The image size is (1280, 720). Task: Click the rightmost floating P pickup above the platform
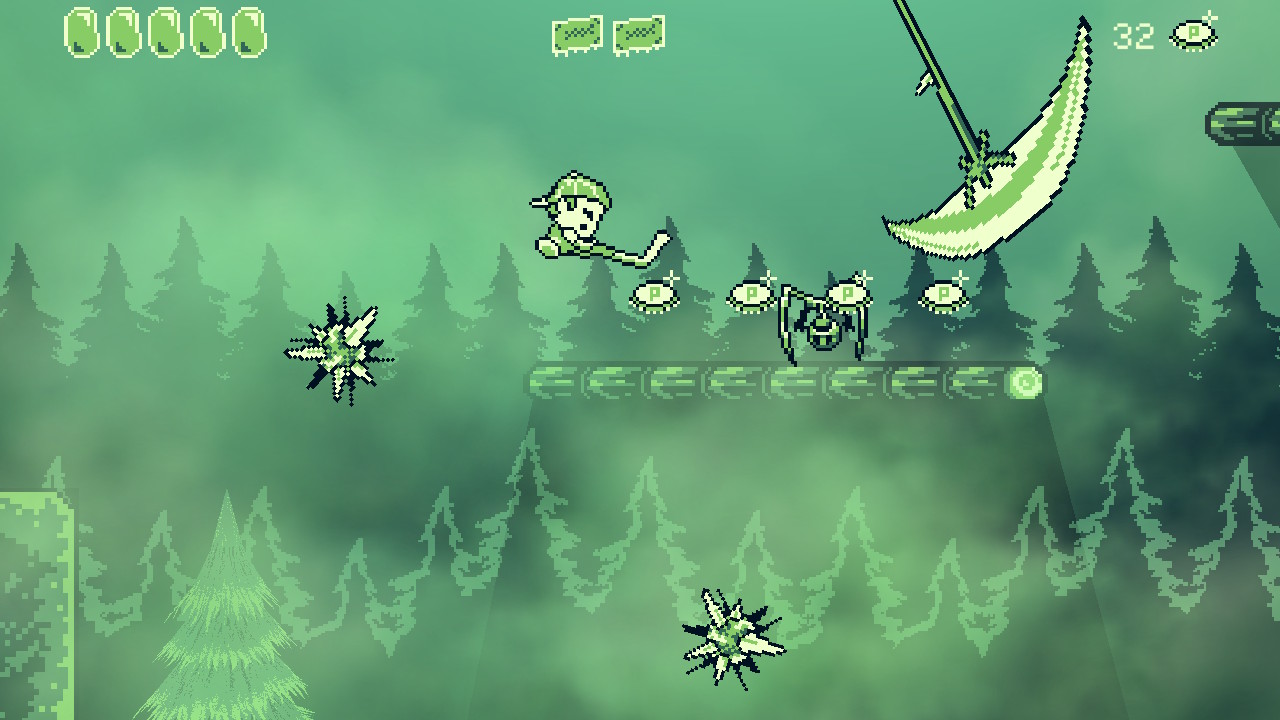pos(941,295)
